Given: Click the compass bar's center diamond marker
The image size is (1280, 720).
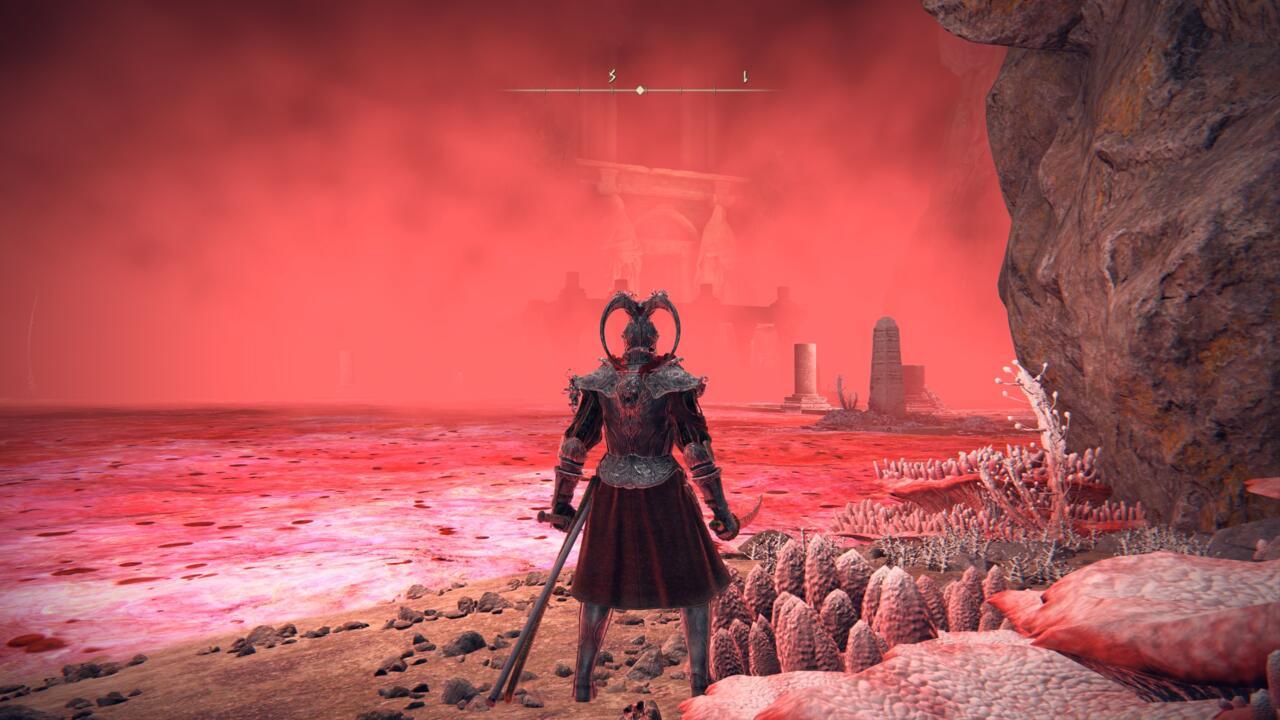Looking at the screenshot, I should (640, 90).
